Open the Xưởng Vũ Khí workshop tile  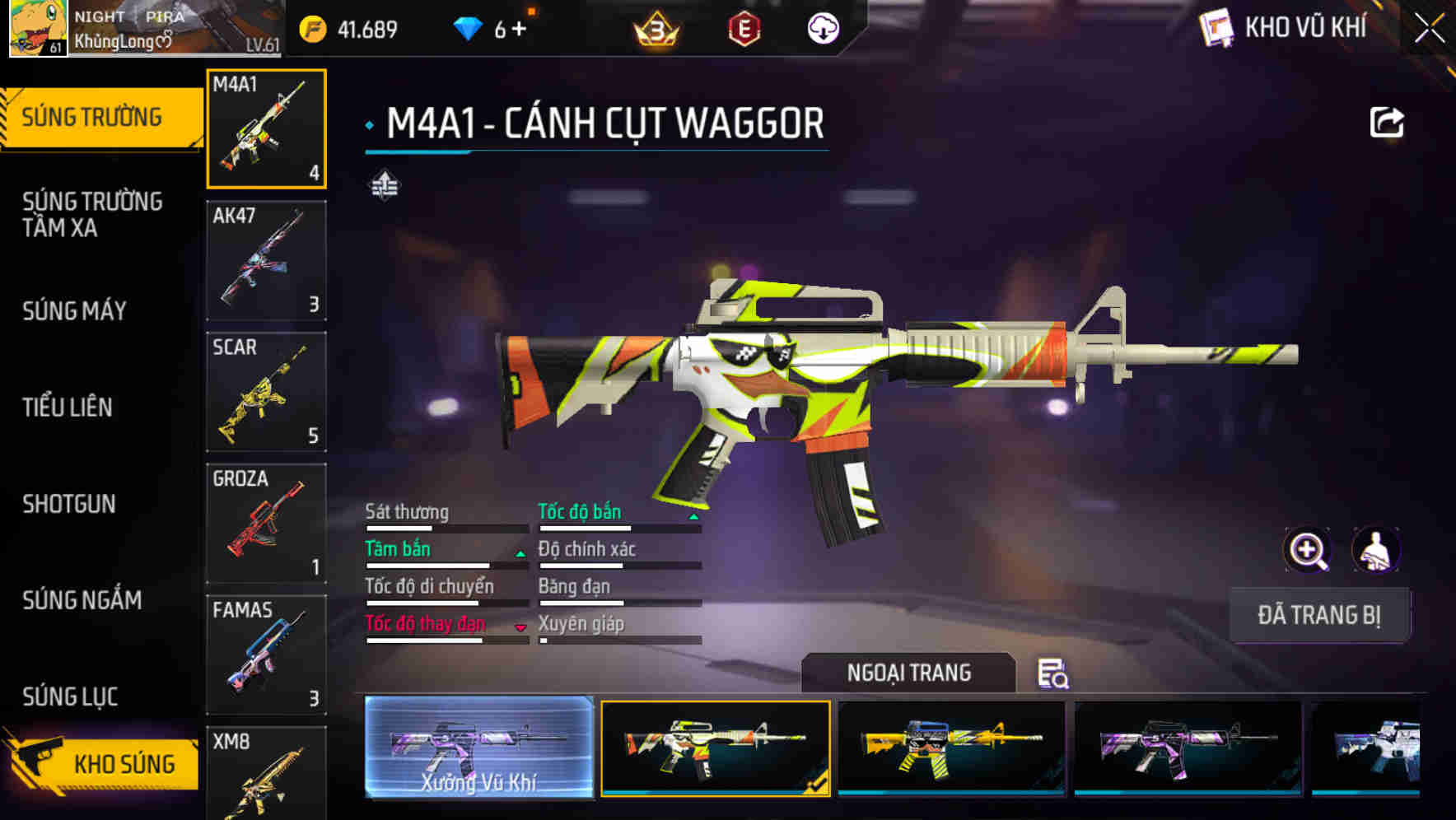[478, 748]
